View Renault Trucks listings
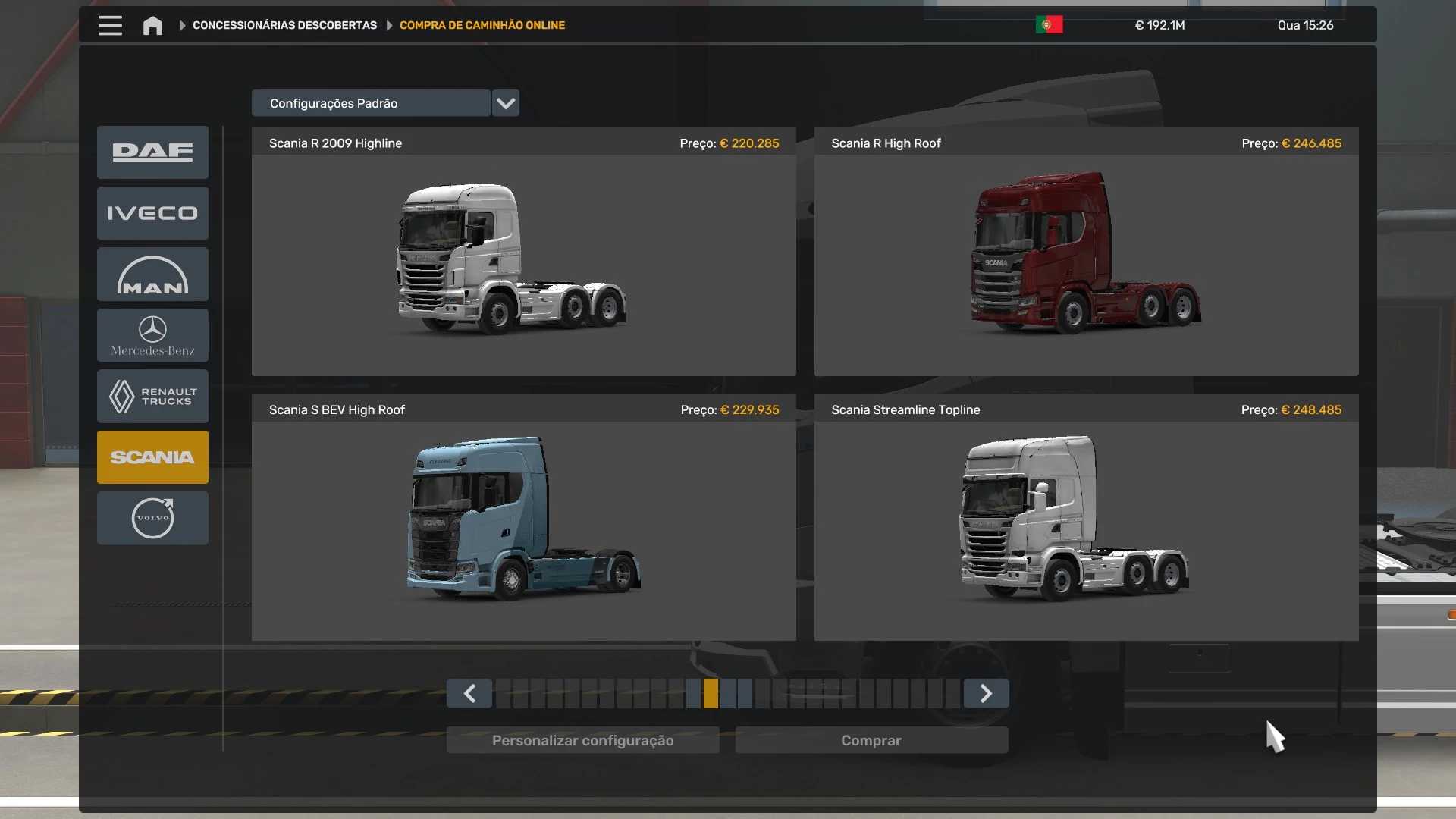Image resolution: width=1456 pixels, height=819 pixels. pyautogui.click(x=152, y=396)
